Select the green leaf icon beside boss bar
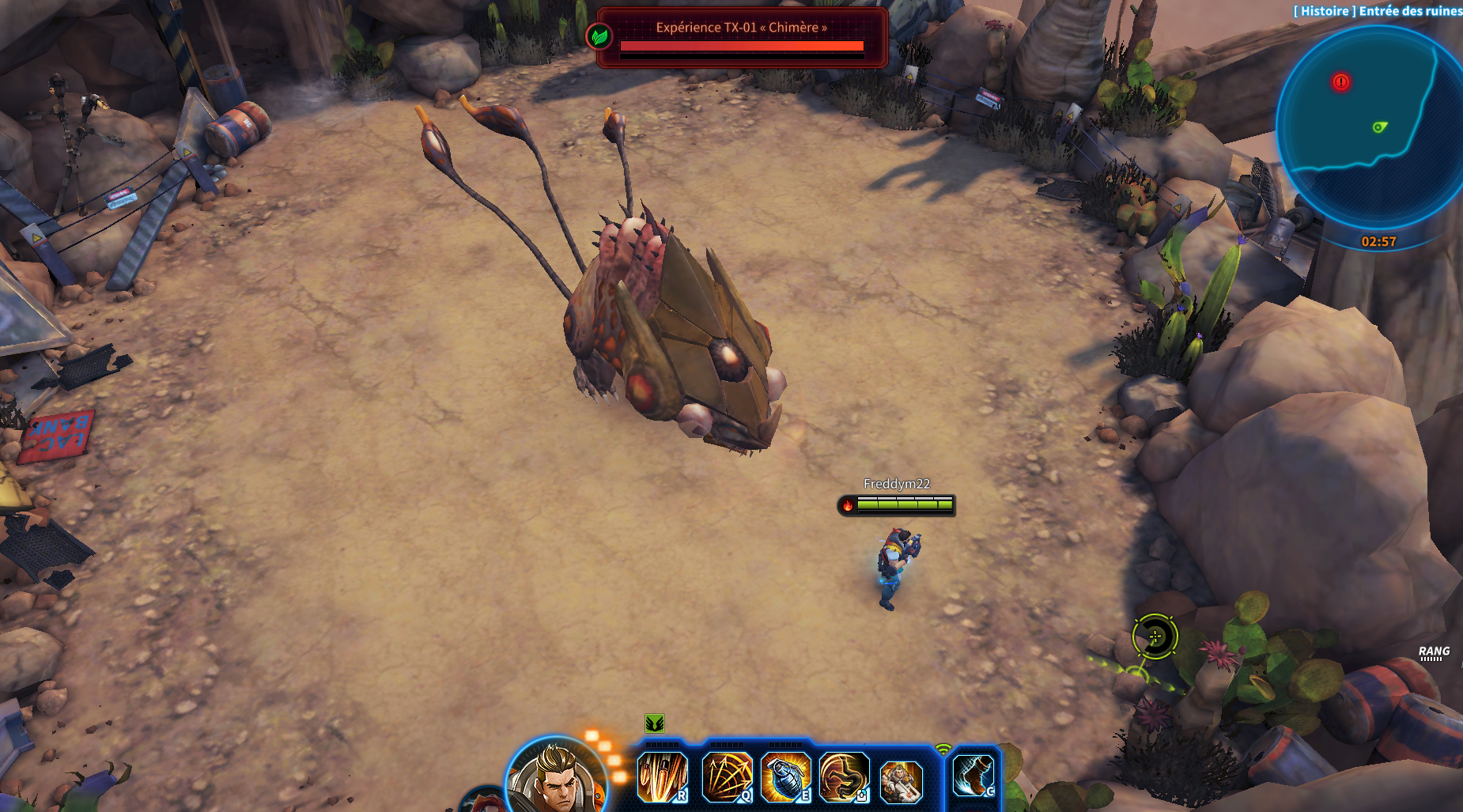1463x812 pixels. [599, 36]
